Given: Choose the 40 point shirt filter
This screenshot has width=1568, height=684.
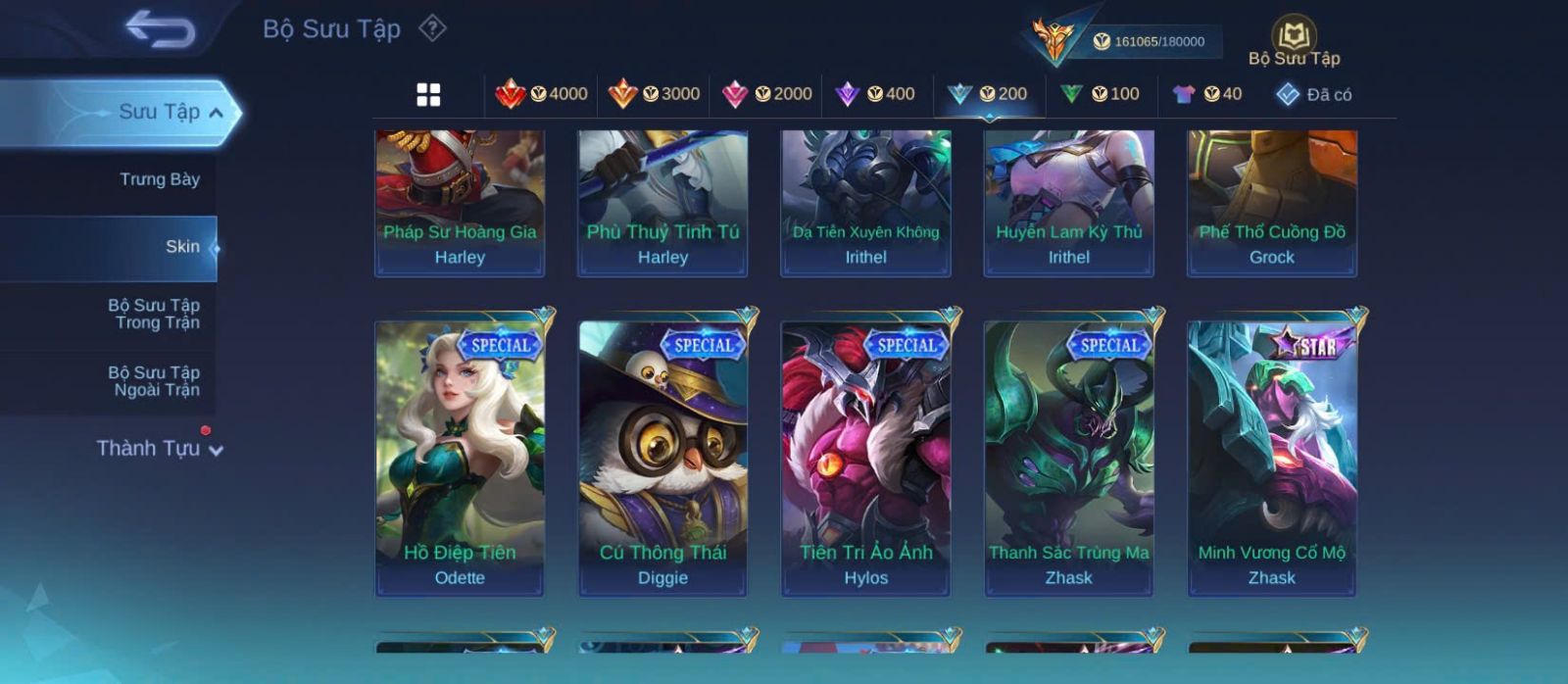Looking at the screenshot, I should pos(1207,94).
